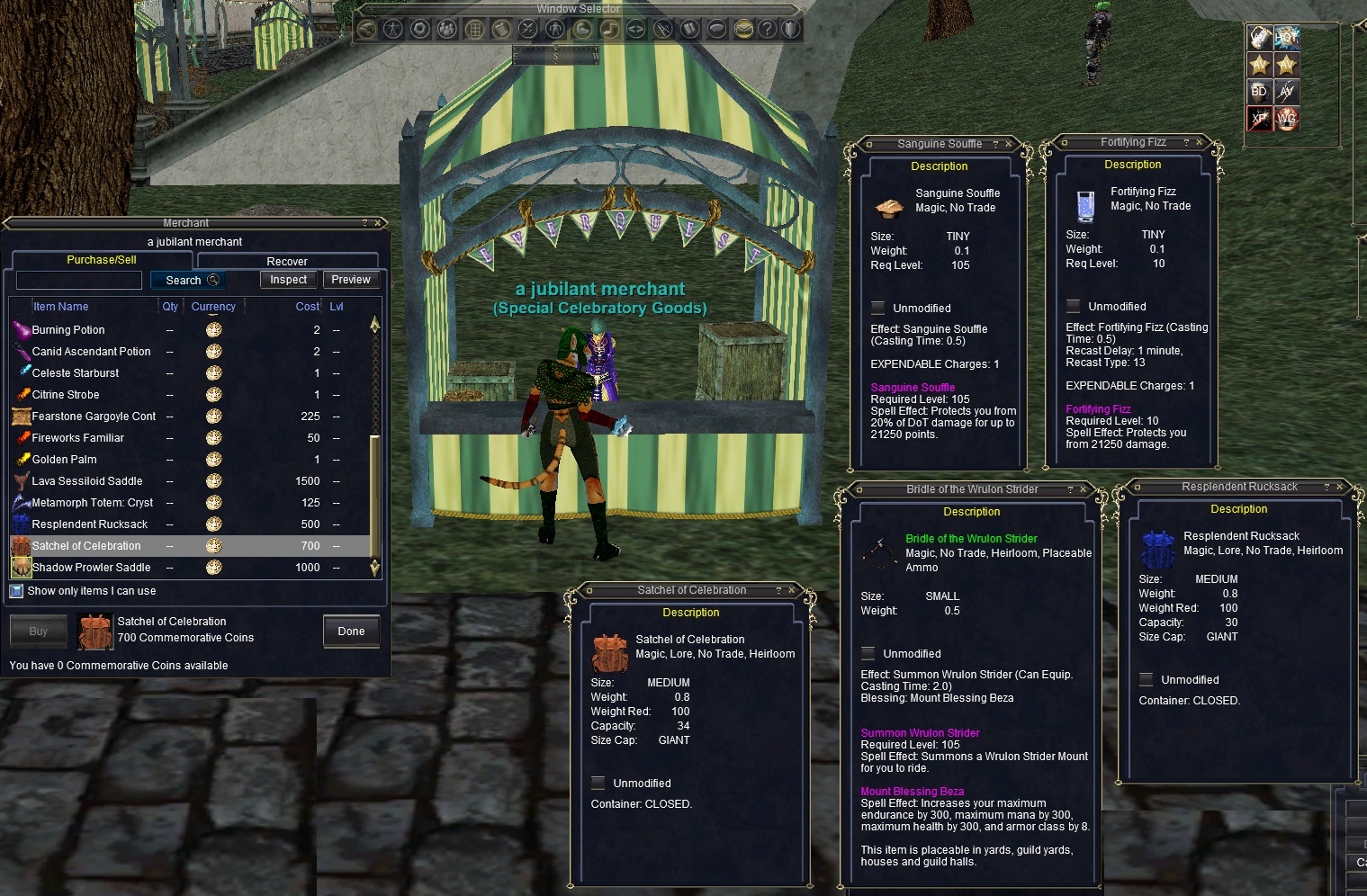
Task: Click an AV star buff icon
Action: pos(1260,64)
